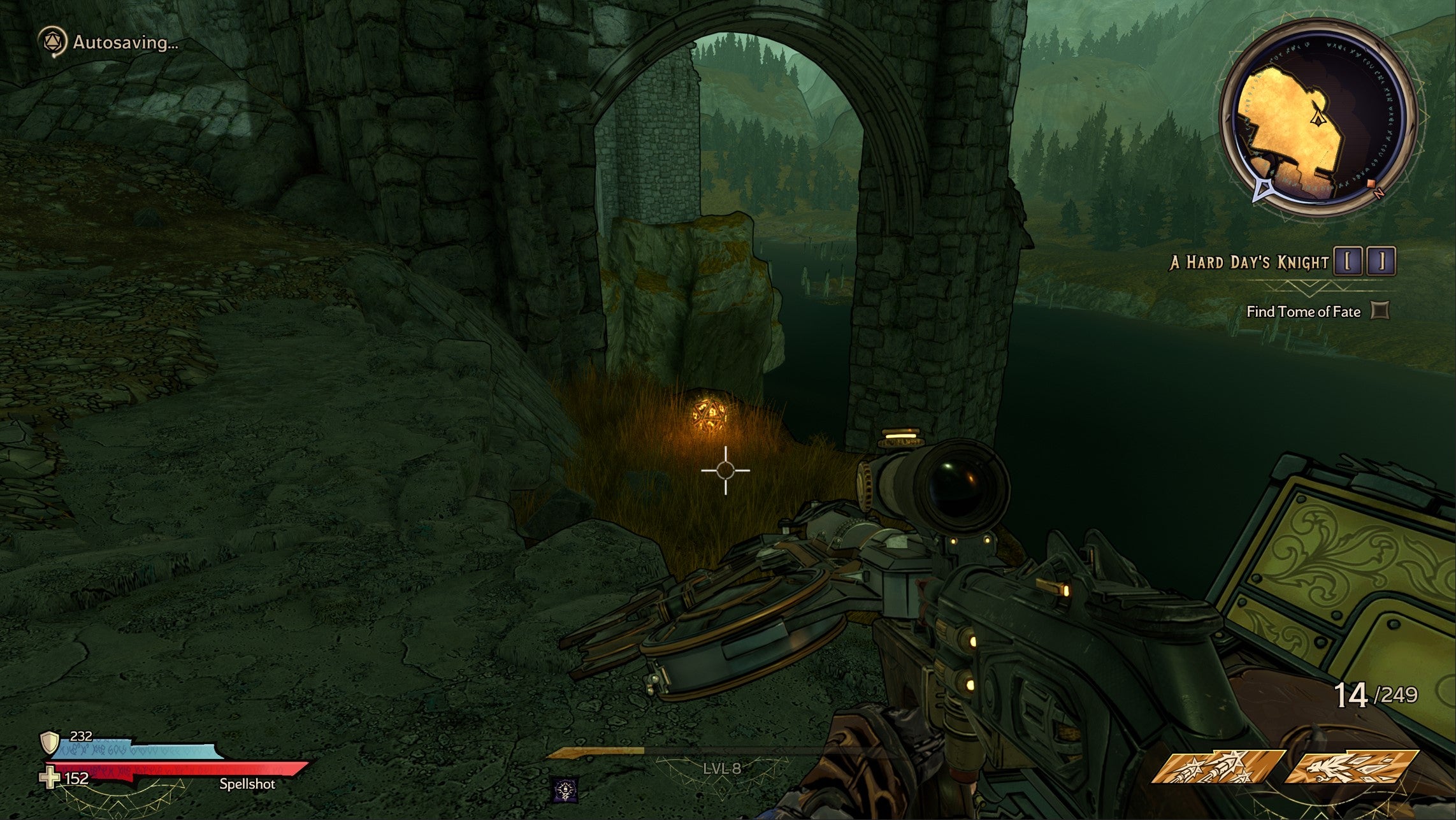Click the shield icon beside the ward bar

[49, 743]
